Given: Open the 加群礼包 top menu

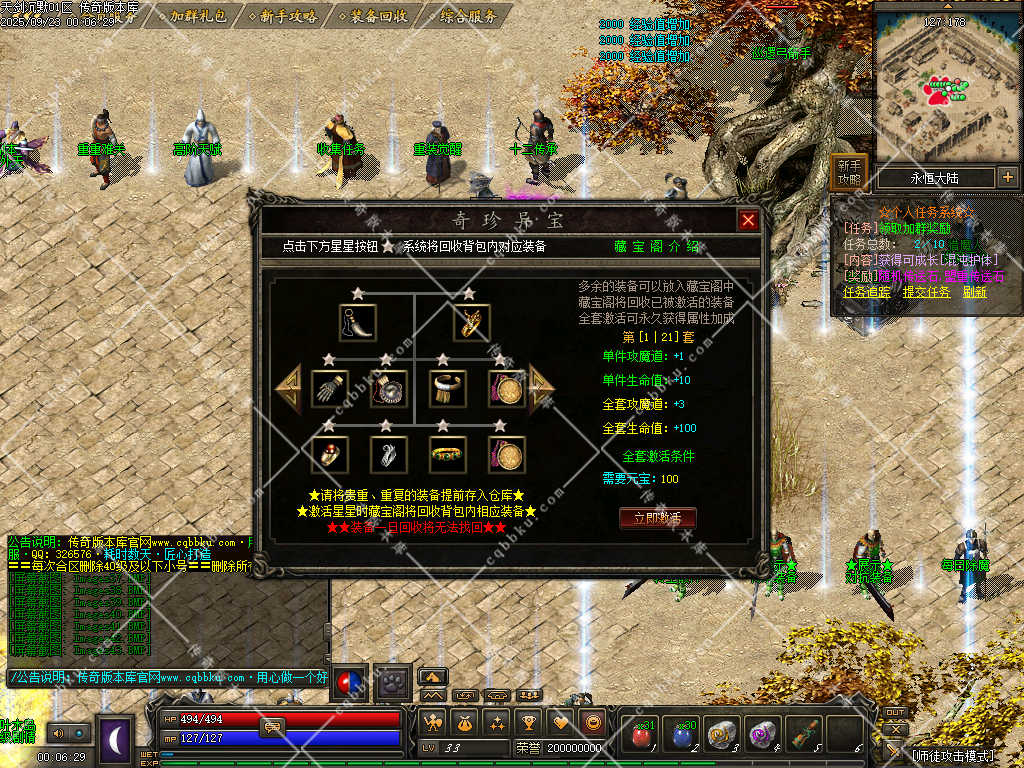Looking at the screenshot, I should click(x=198, y=16).
